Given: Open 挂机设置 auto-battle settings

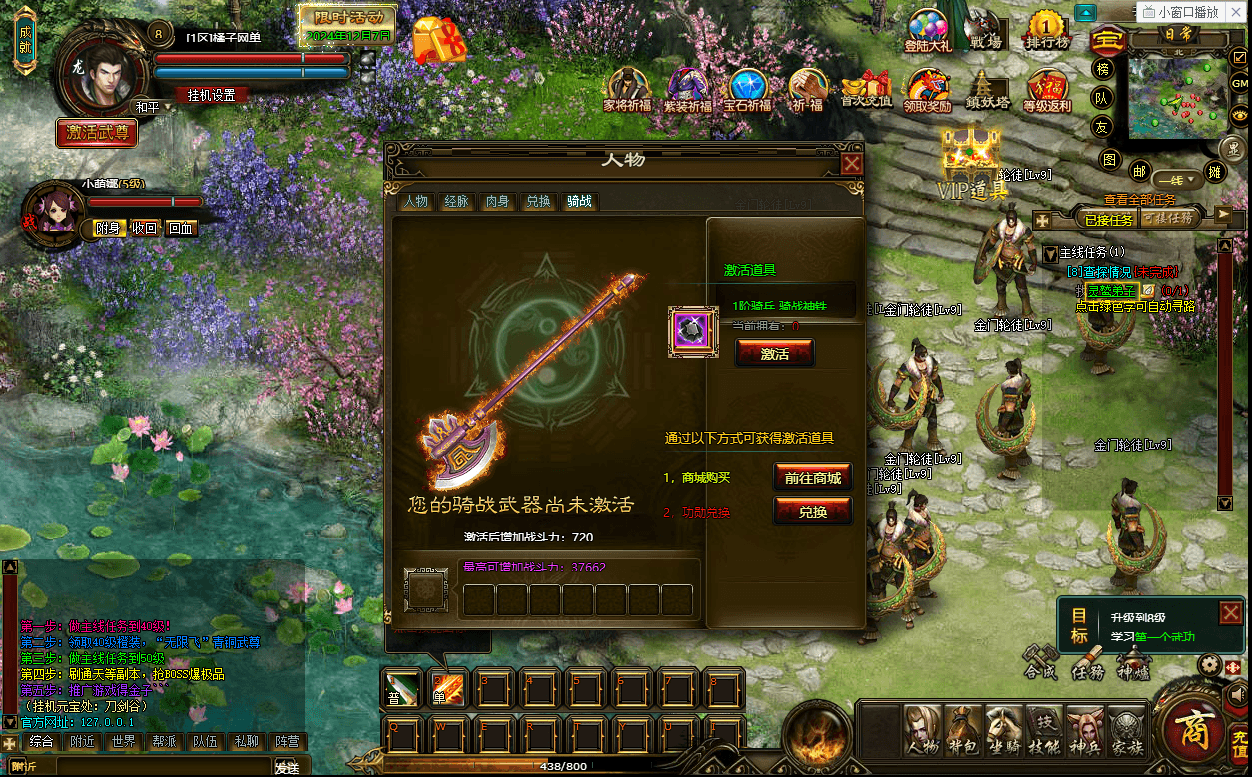Looking at the screenshot, I should (x=211, y=95).
